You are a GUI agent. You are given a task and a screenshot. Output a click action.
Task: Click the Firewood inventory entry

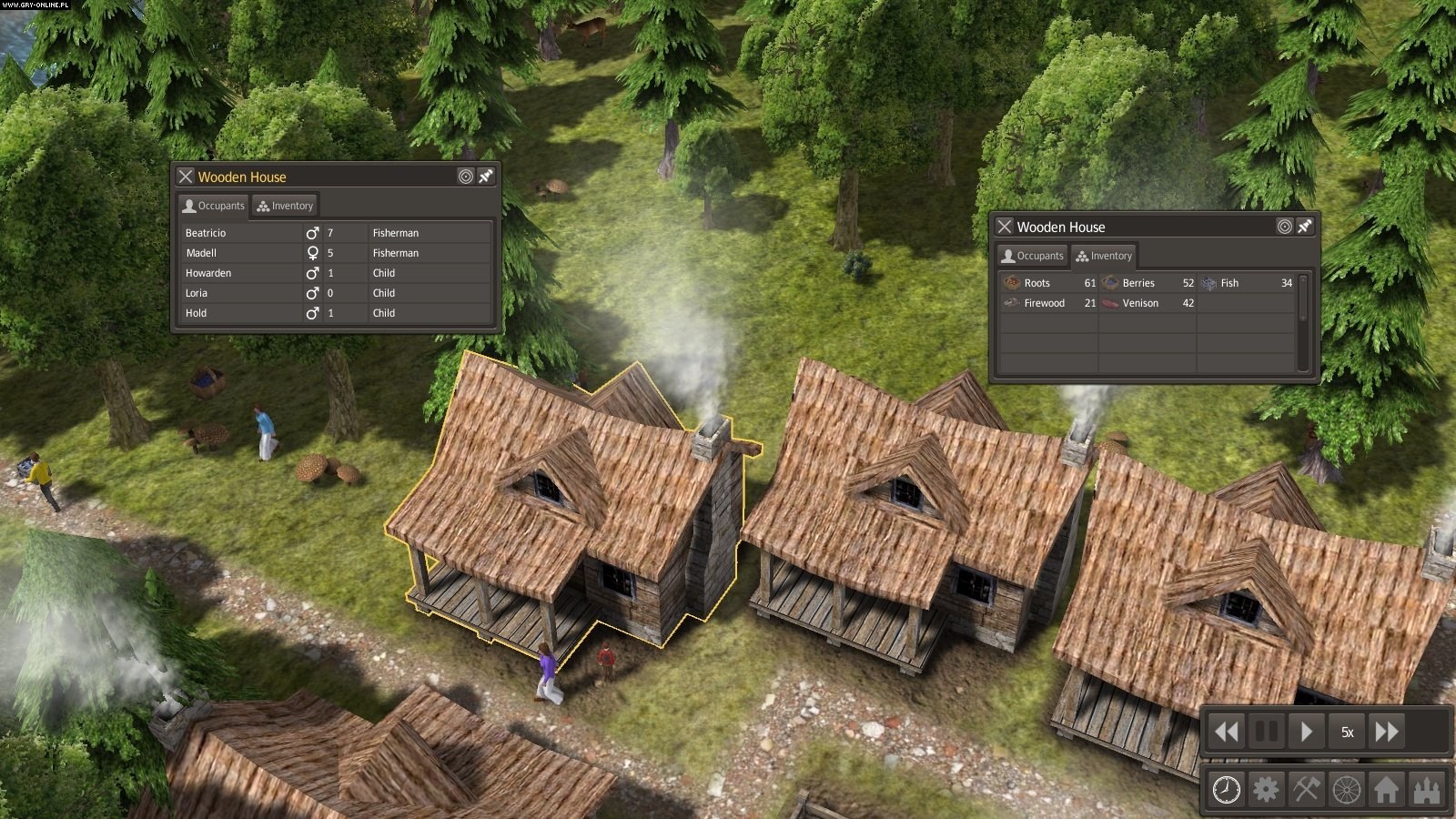point(1043,303)
